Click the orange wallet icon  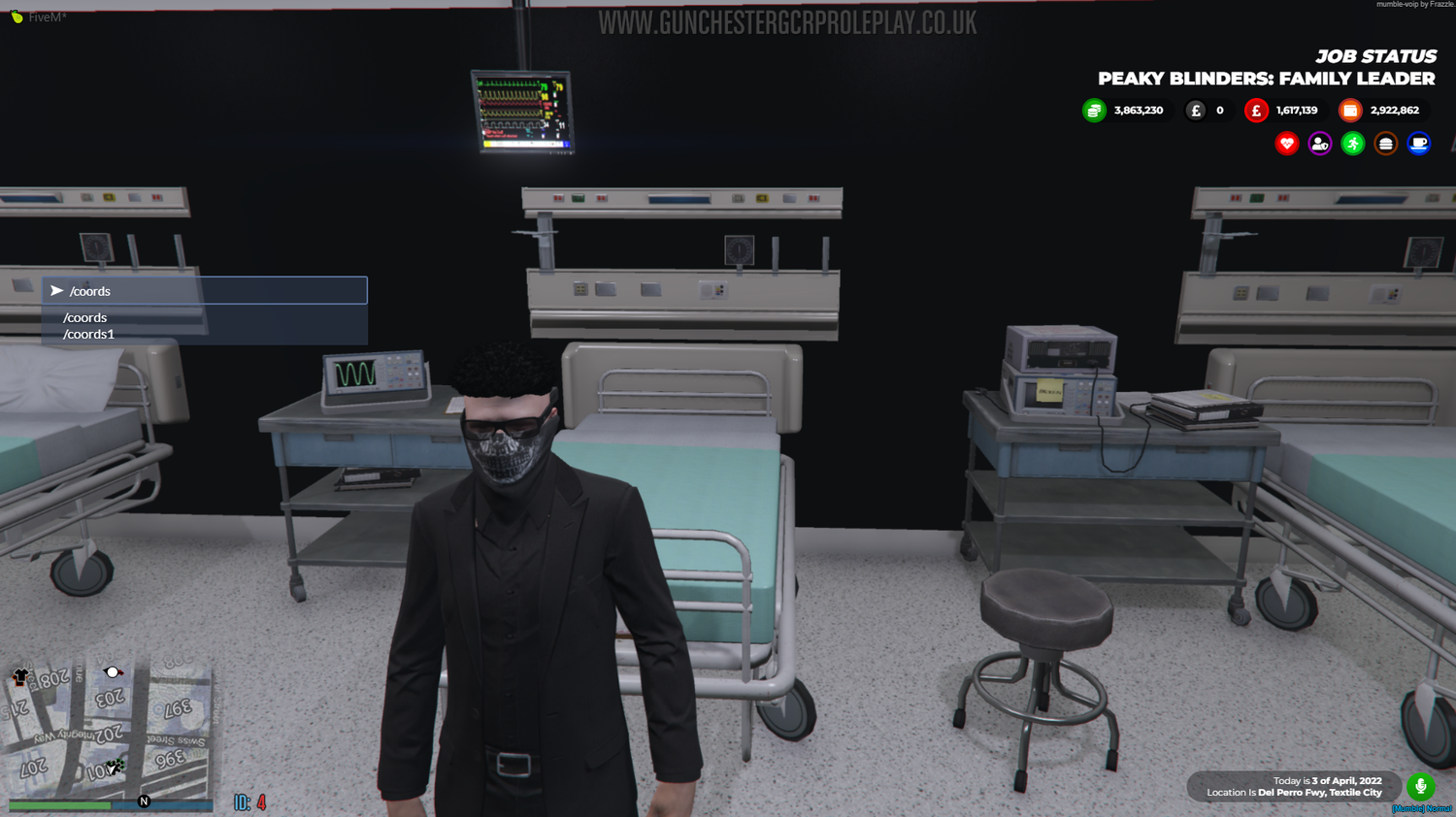coord(1350,110)
